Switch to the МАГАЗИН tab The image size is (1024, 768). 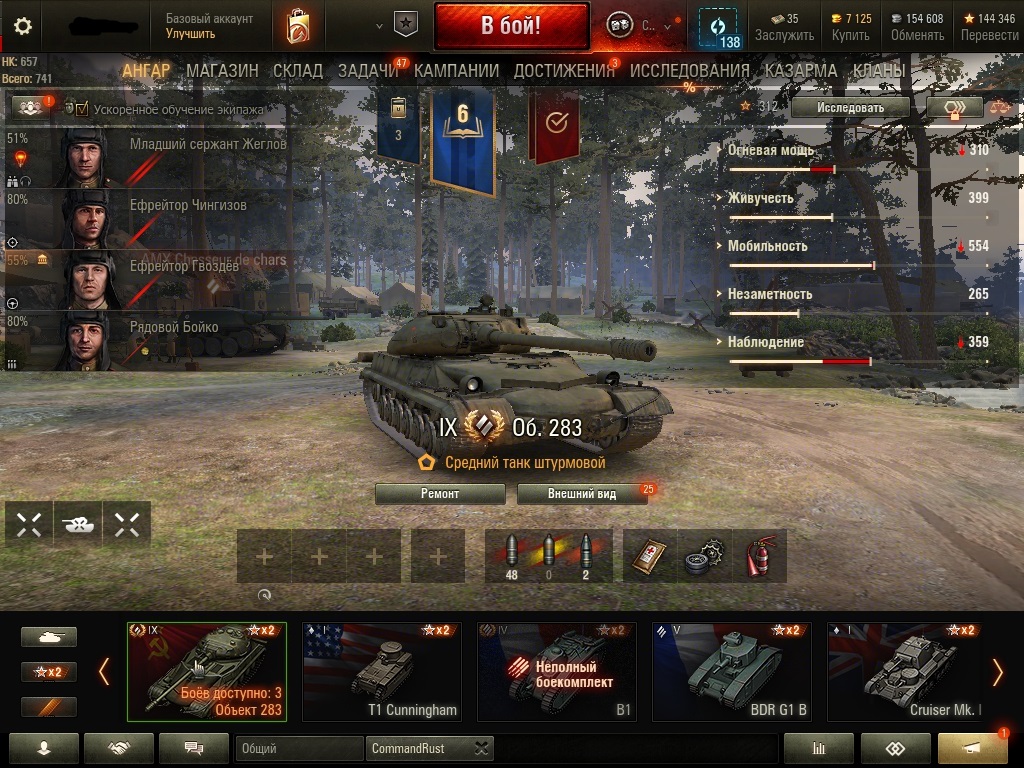tap(222, 71)
